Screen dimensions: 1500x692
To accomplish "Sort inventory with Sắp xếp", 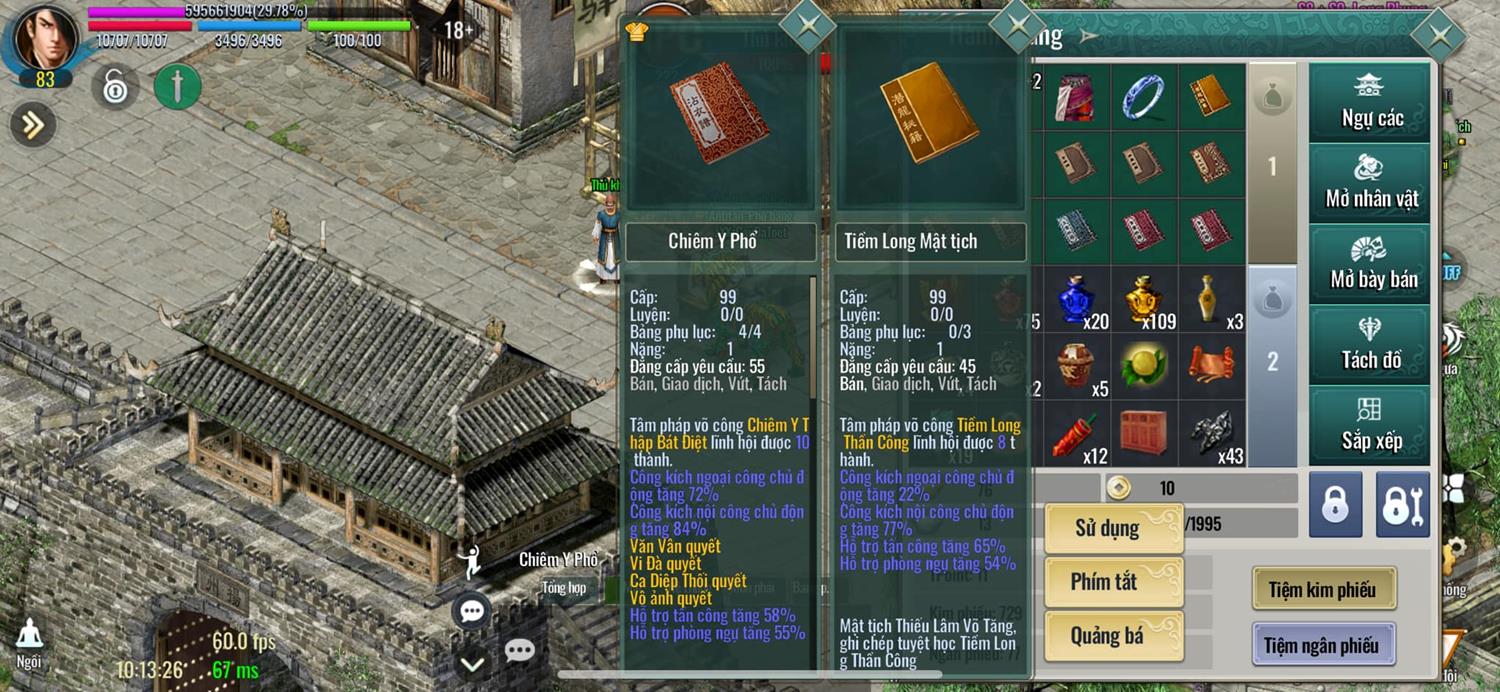I will (1371, 425).
